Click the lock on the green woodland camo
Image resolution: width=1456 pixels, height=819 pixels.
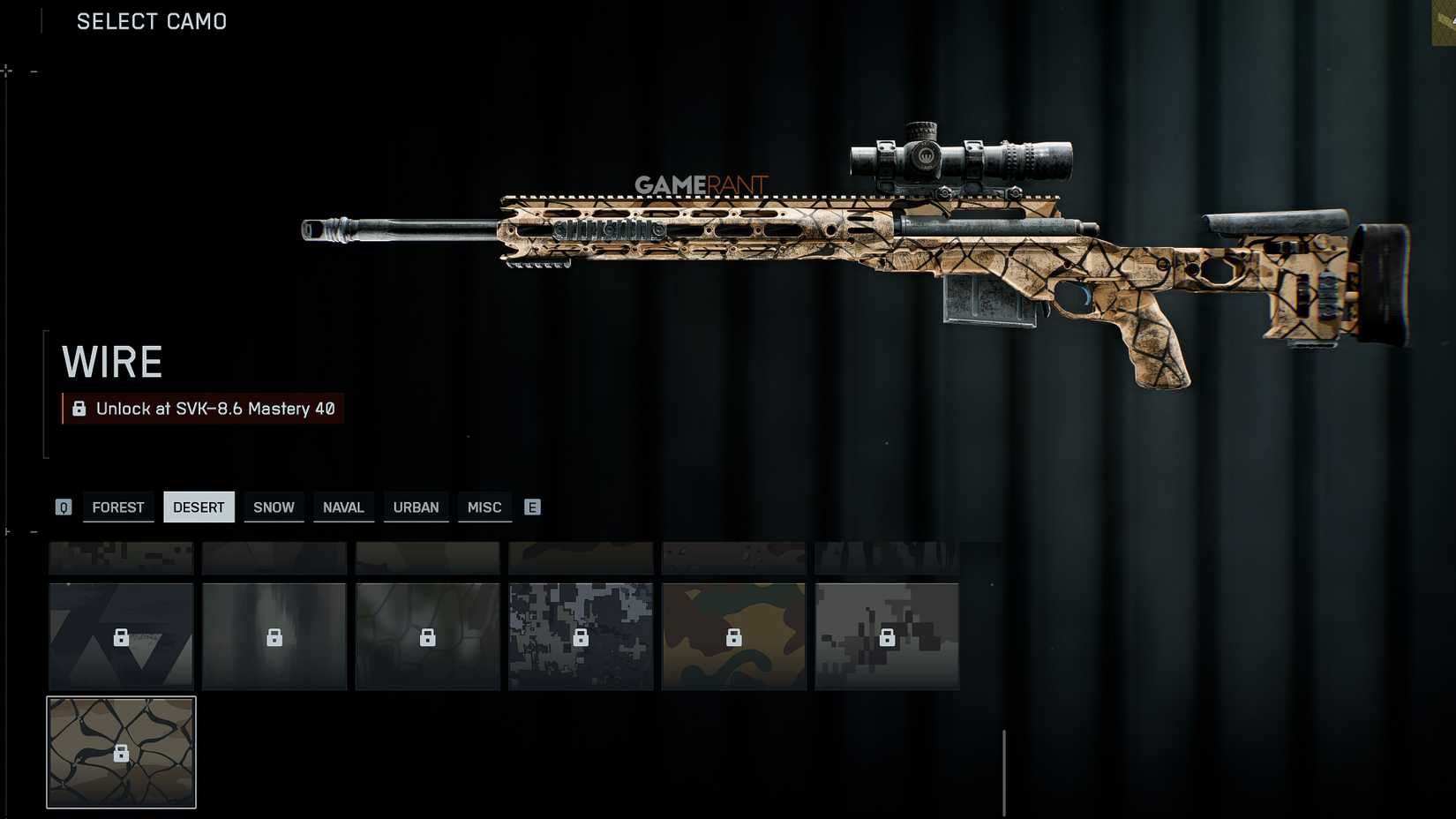point(735,635)
